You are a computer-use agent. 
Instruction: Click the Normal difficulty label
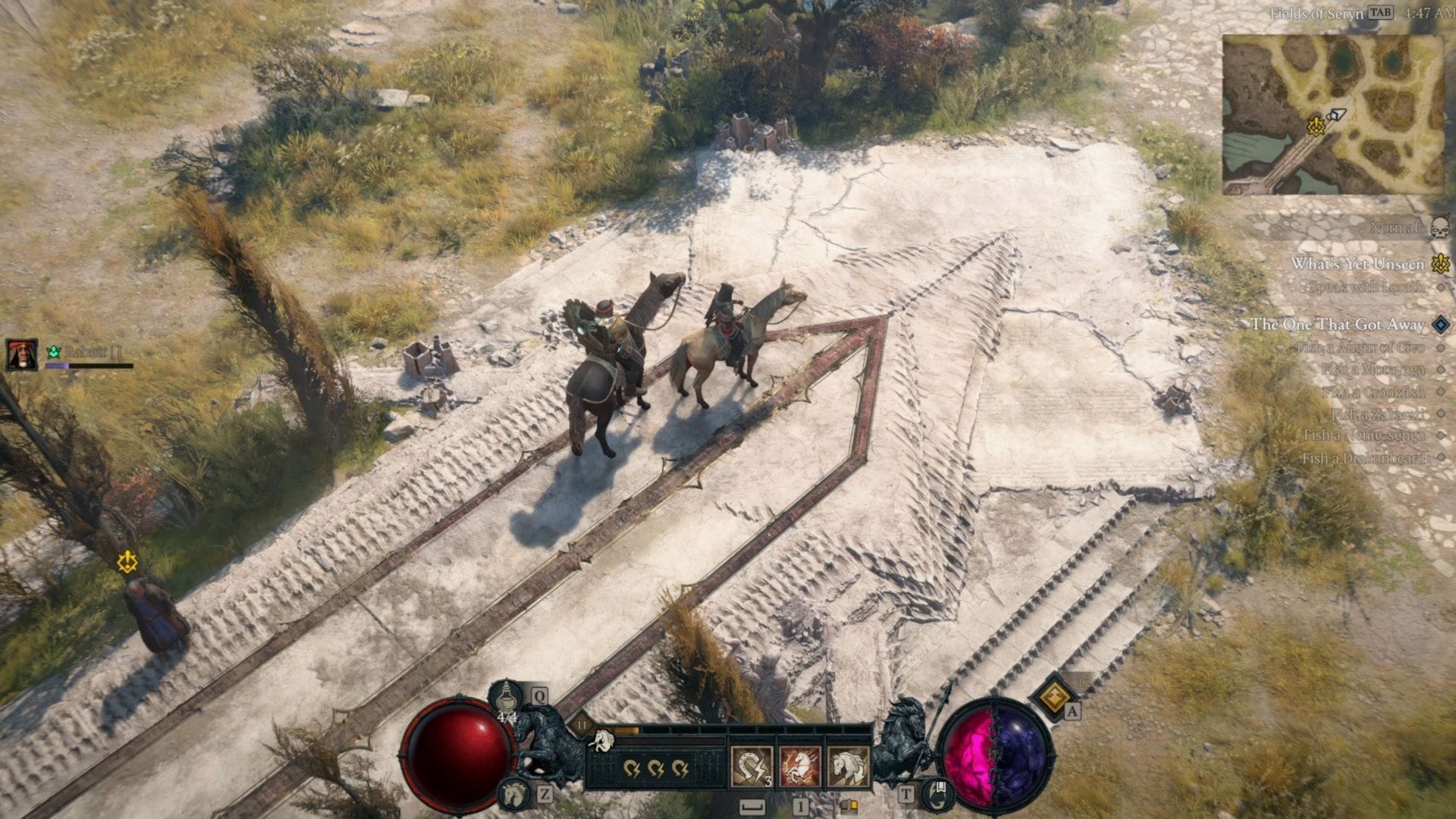point(1393,227)
